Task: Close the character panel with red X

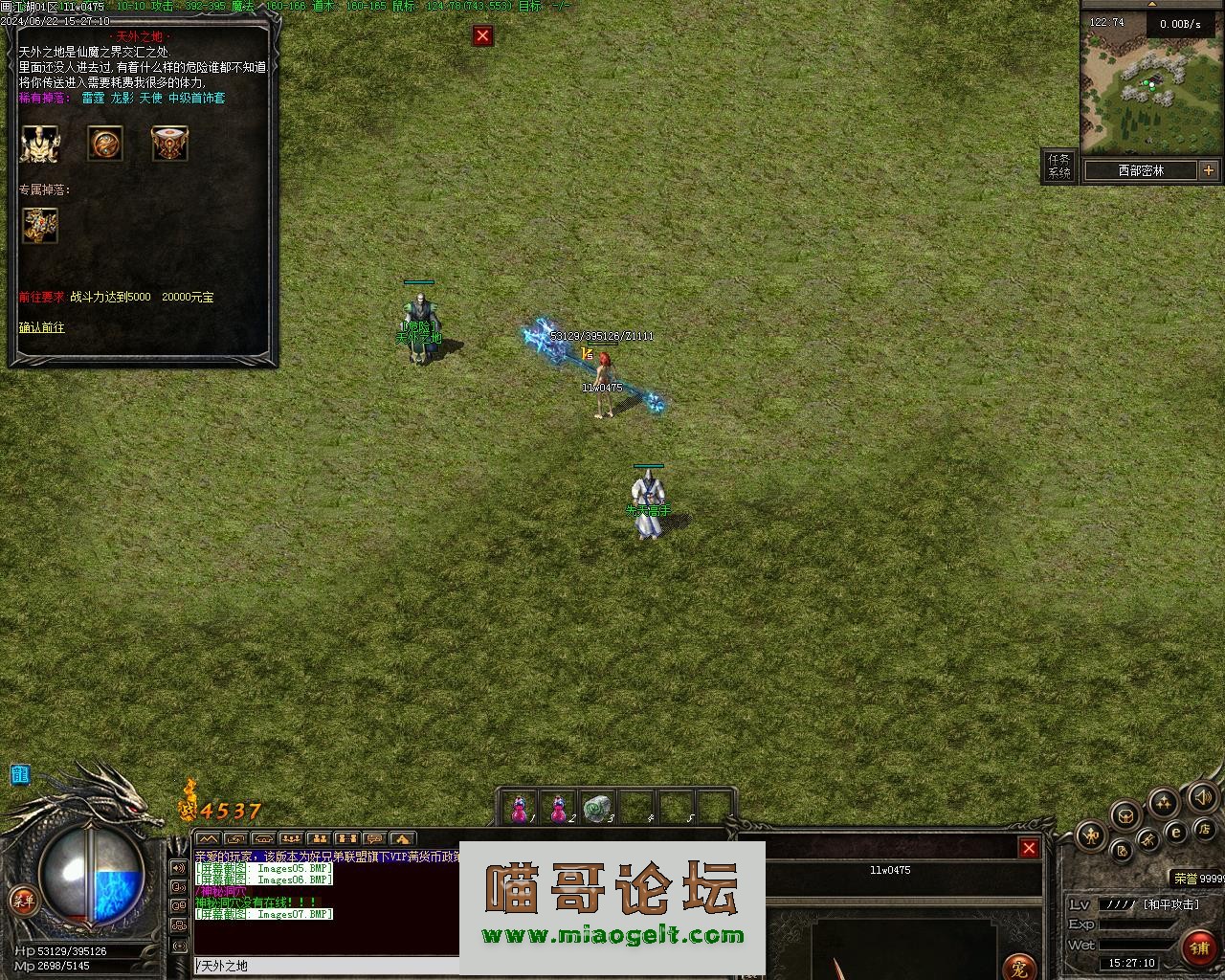Action: click(x=1029, y=848)
